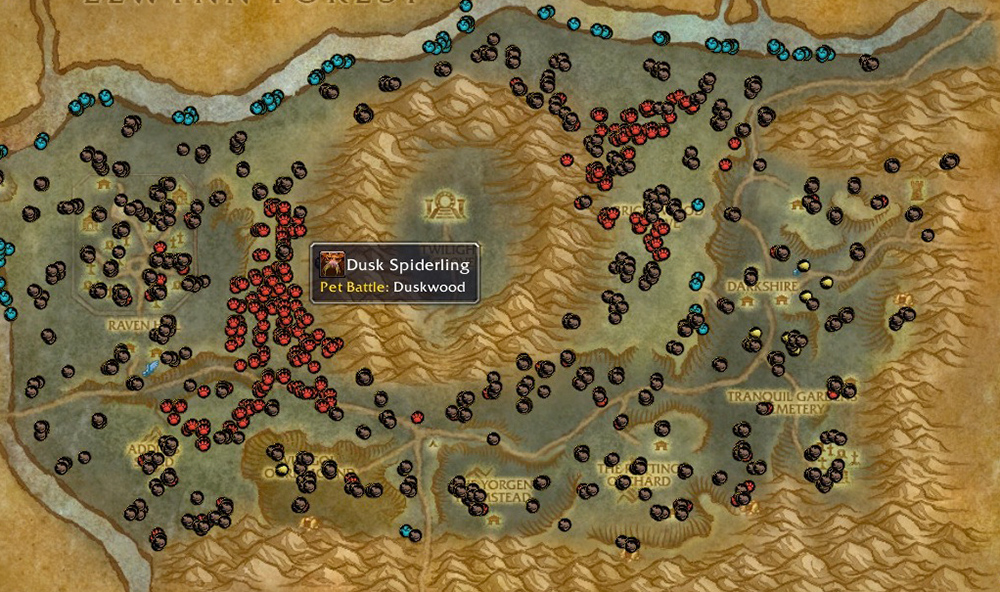Viewport: 1000px width, 592px height.
Task: Select the Twilight Grove portal landmark icon
Action: point(440,207)
